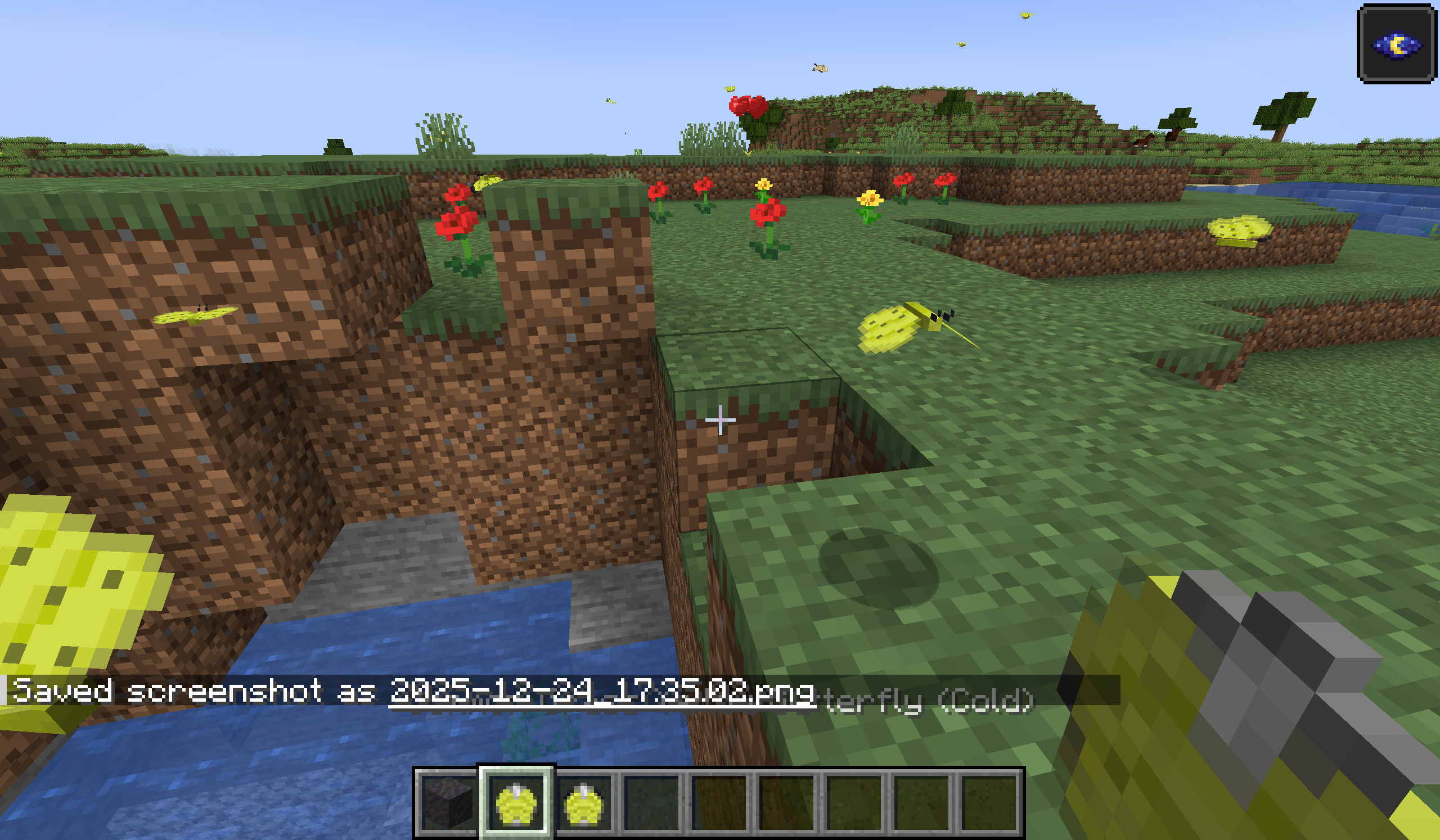Choose the unselected yellow butterfly bottle slot
This screenshot has height=840, width=1440.
[583, 803]
